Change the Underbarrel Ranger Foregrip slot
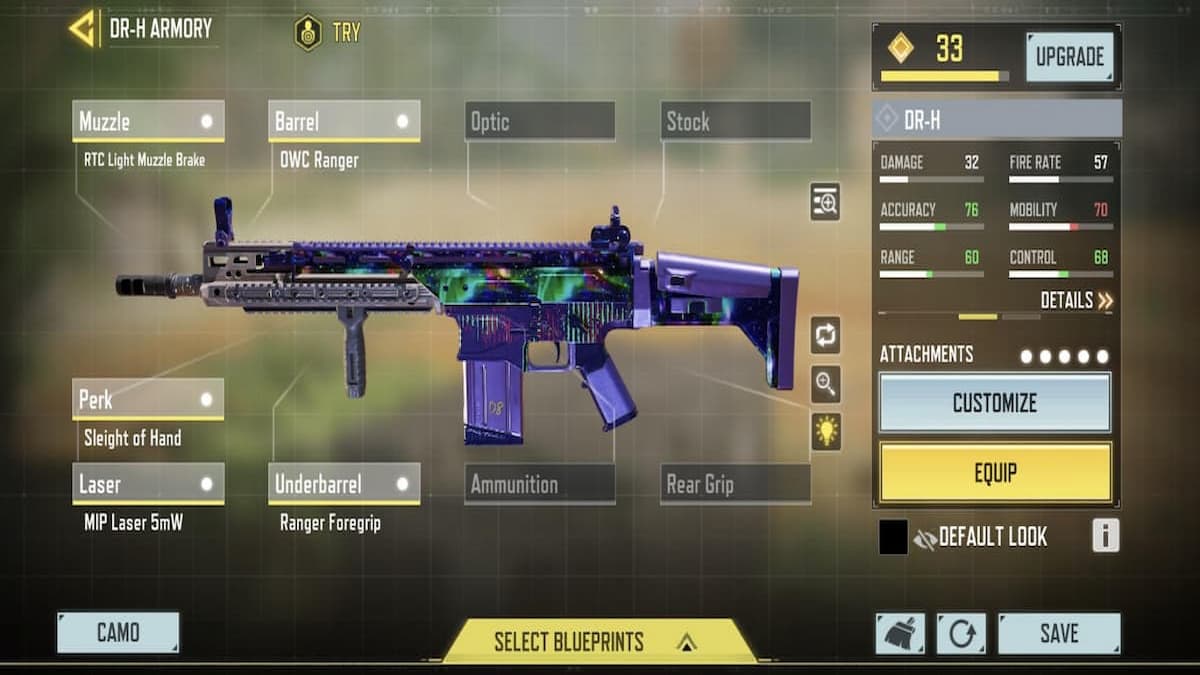 (344, 484)
